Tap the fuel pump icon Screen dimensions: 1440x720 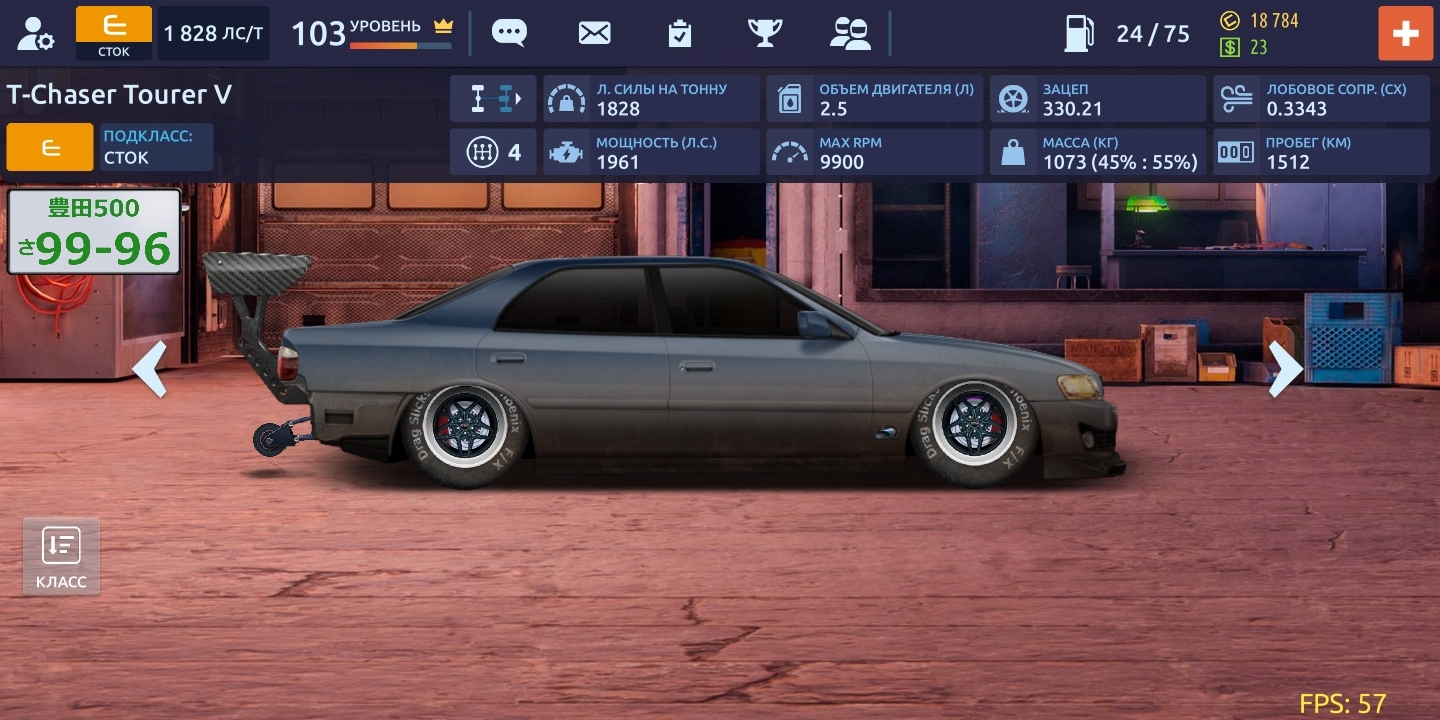1078,33
